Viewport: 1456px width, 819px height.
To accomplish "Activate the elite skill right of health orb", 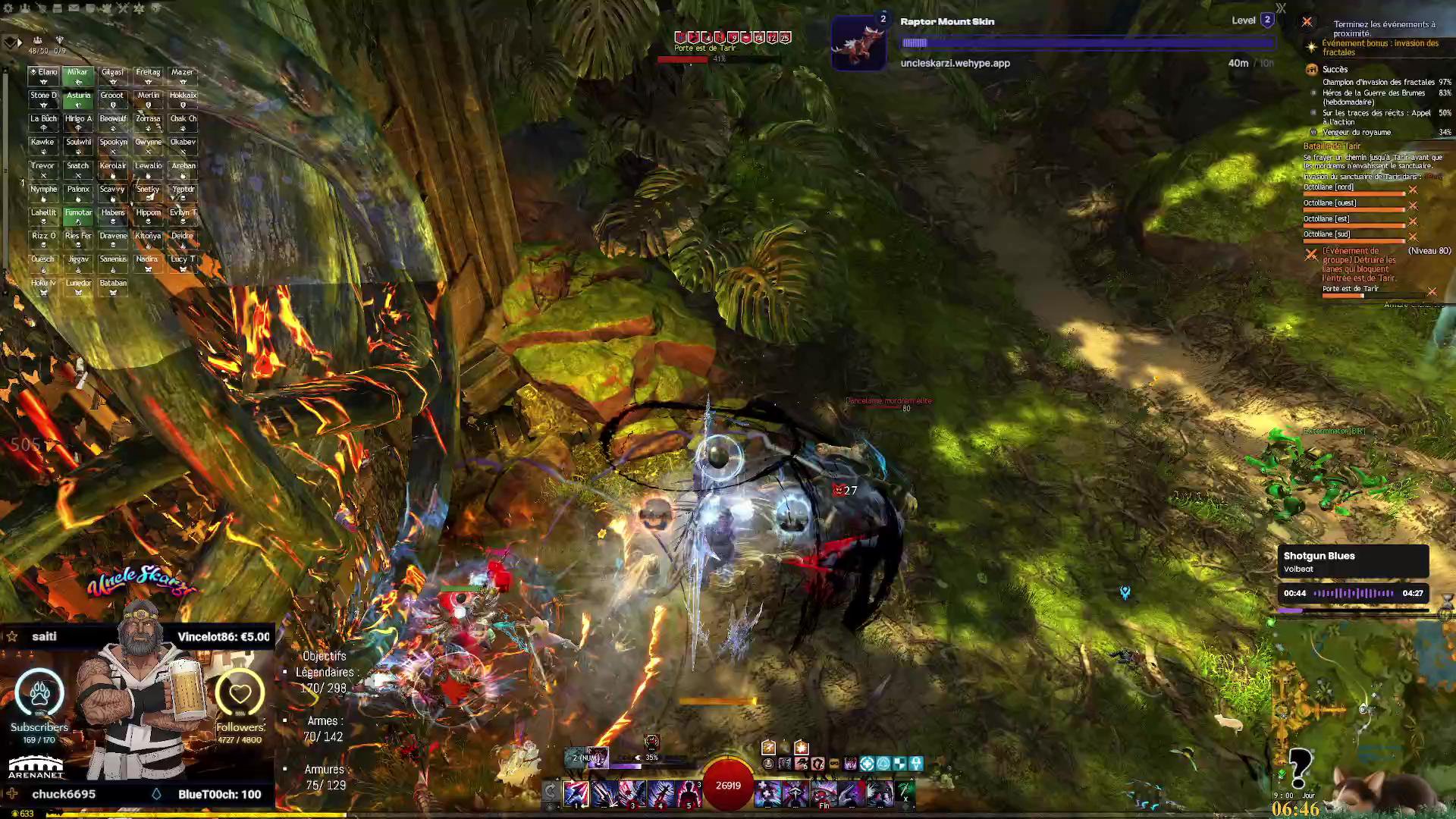I will (880, 793).
